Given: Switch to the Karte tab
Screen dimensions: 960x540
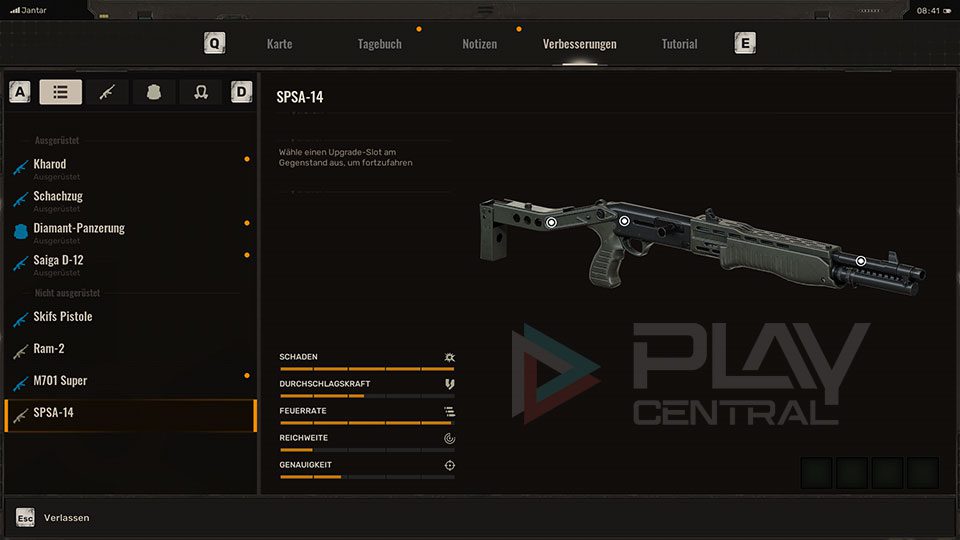Looking at the screenshot, I should [279, 44].
